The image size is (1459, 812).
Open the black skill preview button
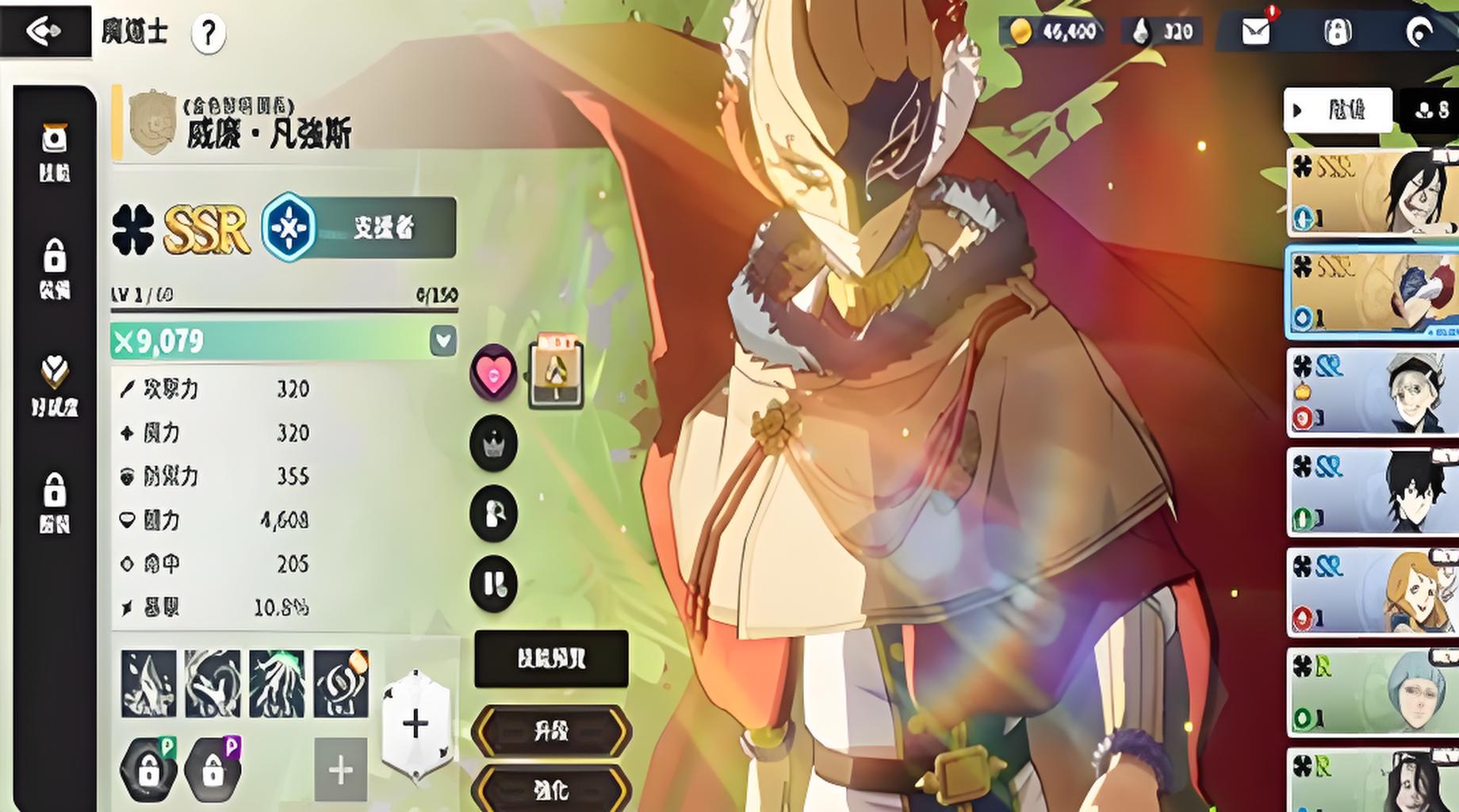pos(551,659)
